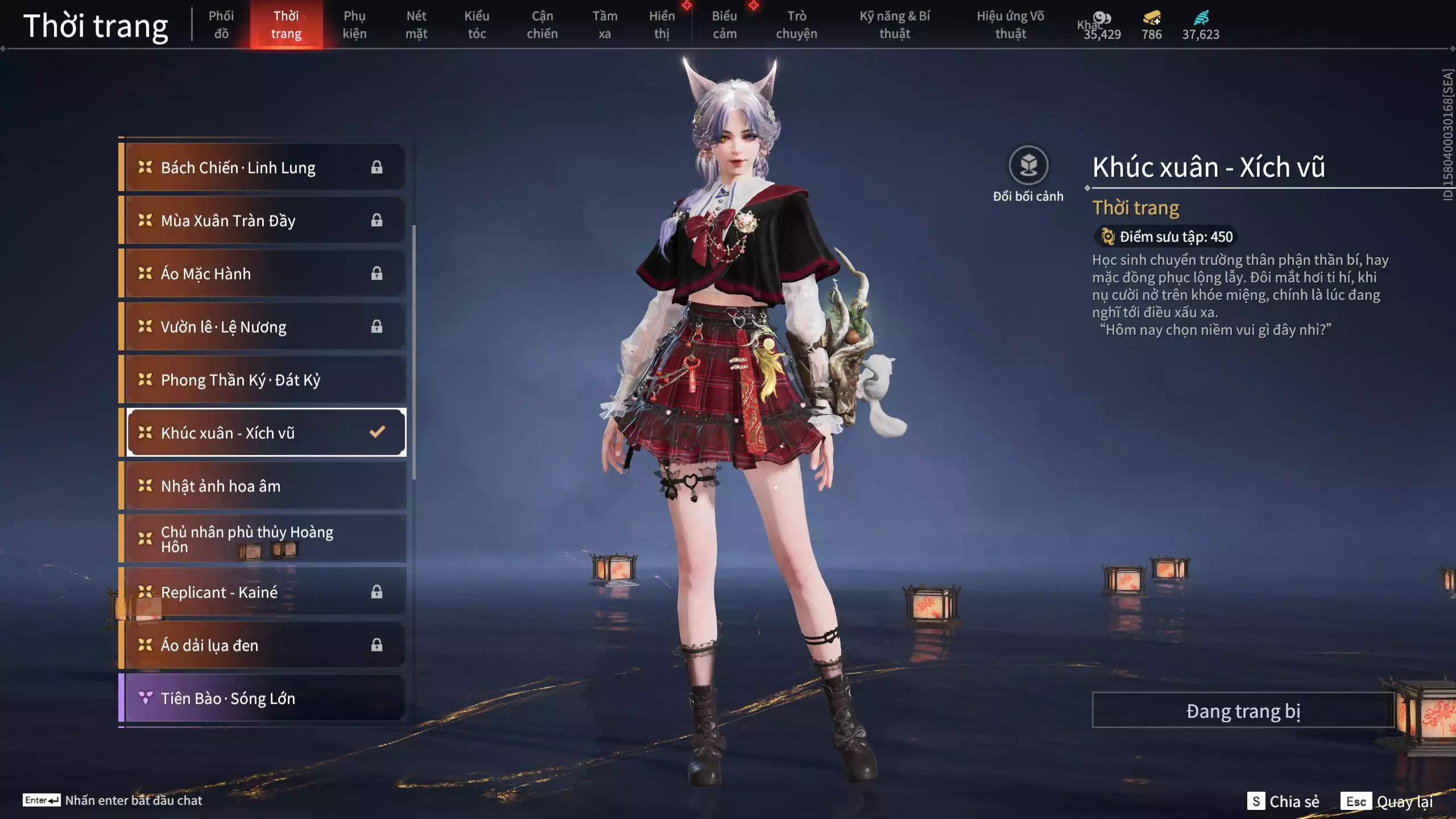The height and width of the screenshot is (819, 1456).
Task: Switch to Kiểu tóc tab
Action: click(x=477, y=24)
